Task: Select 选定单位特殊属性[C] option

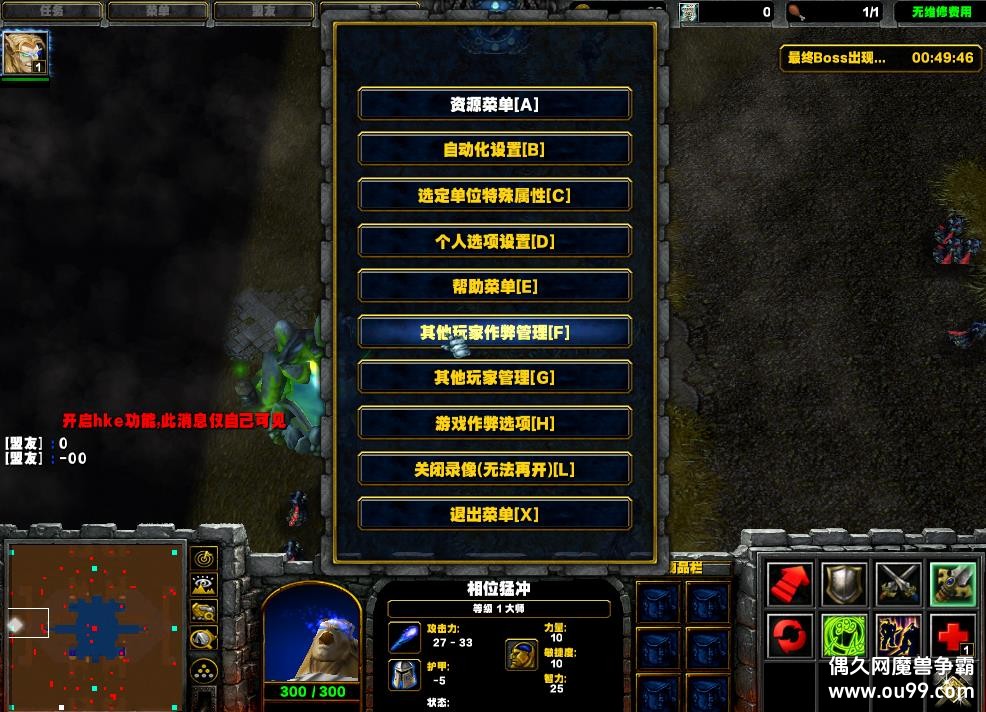Action: pos(494,196)
